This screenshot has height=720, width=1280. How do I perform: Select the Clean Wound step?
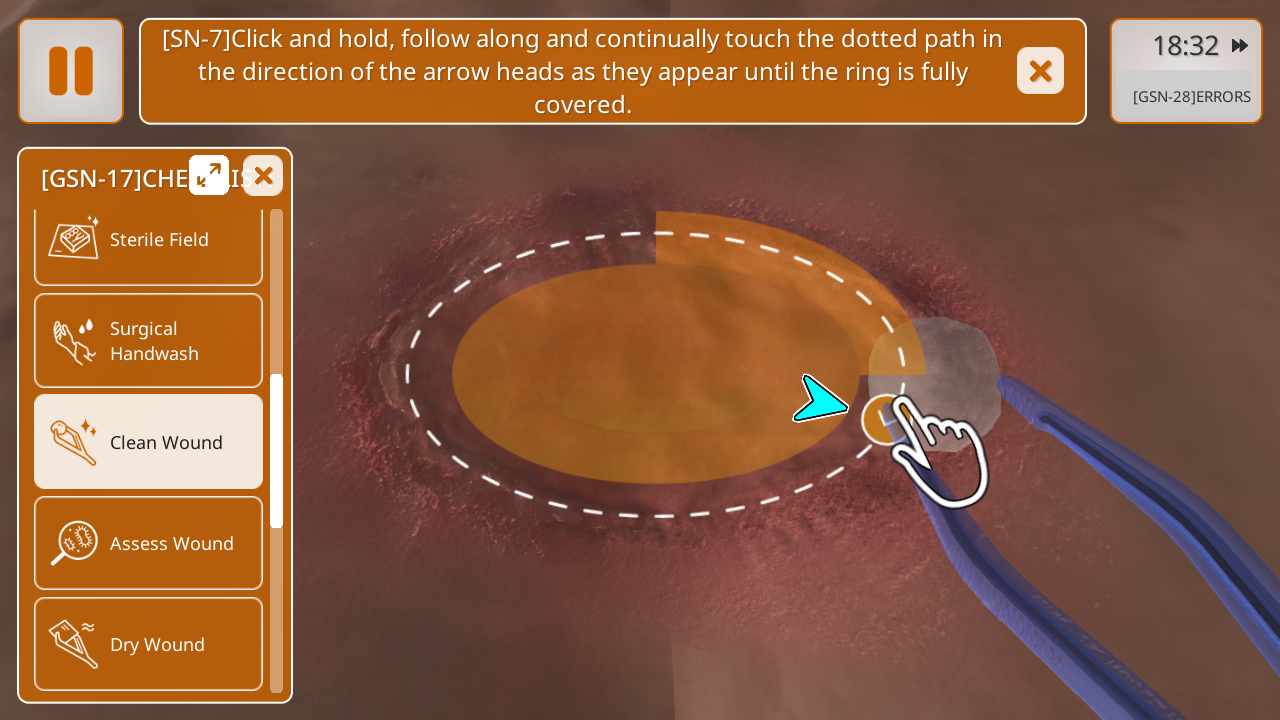148,442
